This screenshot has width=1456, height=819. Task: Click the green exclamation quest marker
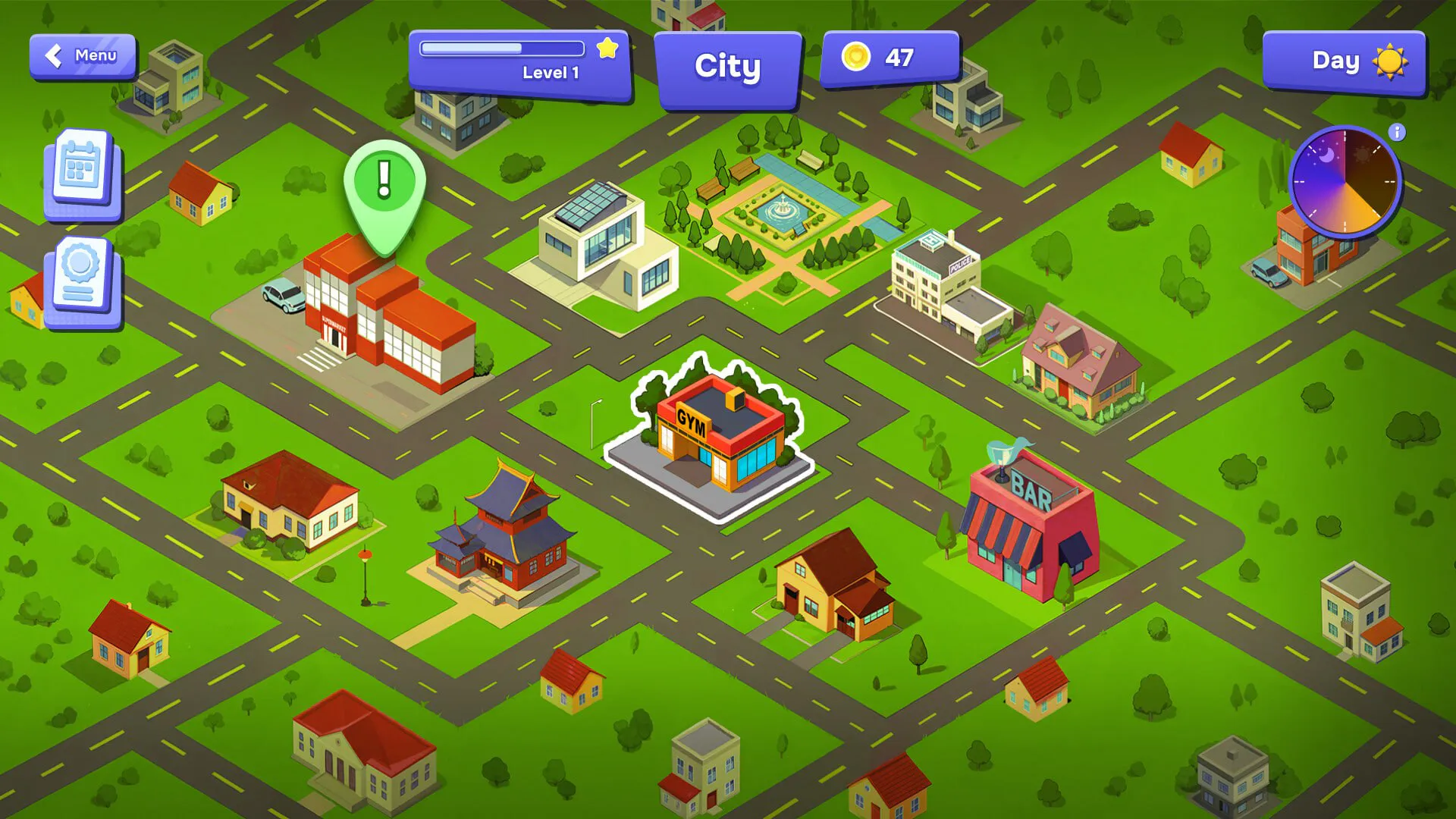coord(384,187)
